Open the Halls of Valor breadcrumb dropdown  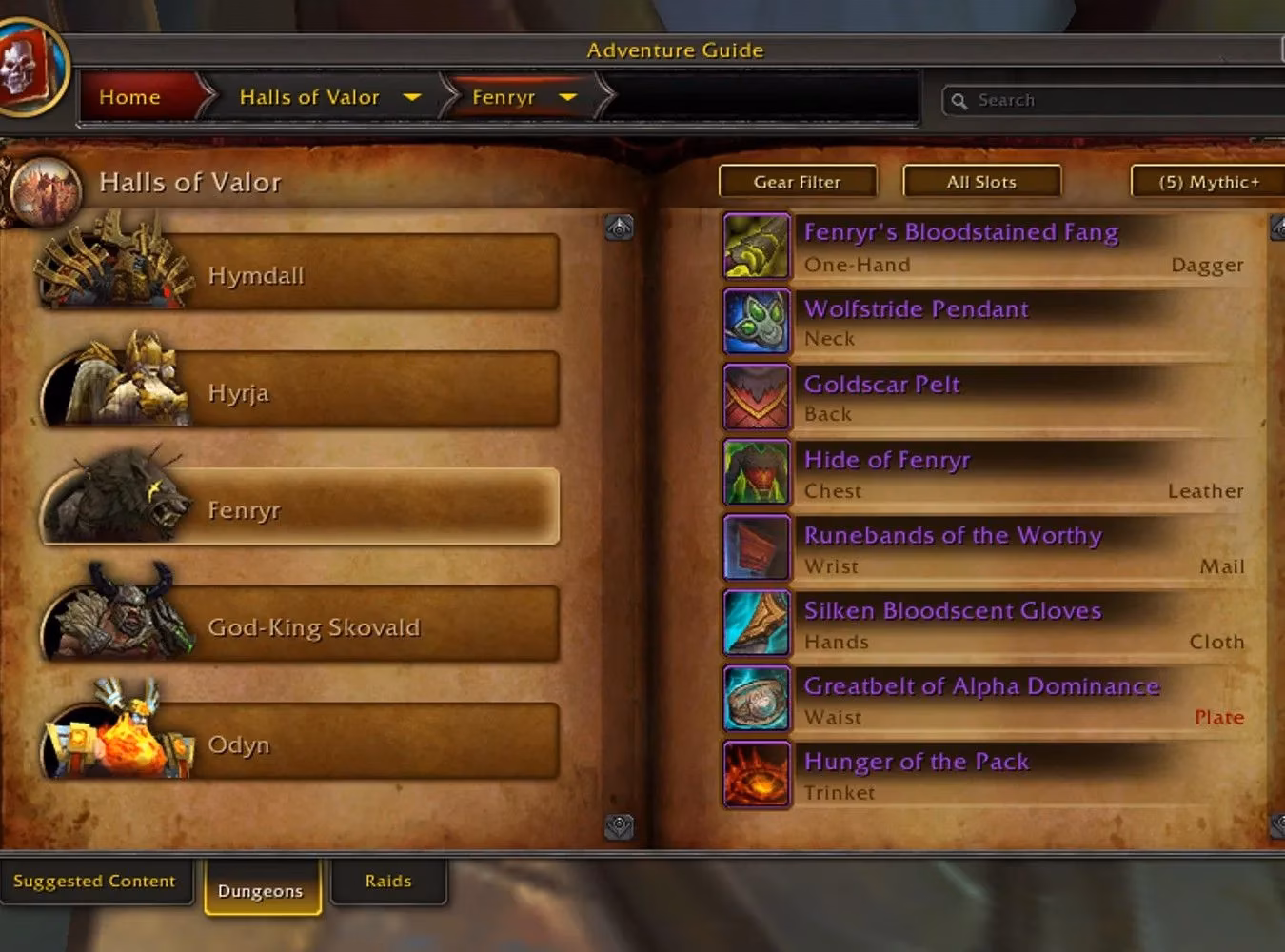[x=412, y=97]
